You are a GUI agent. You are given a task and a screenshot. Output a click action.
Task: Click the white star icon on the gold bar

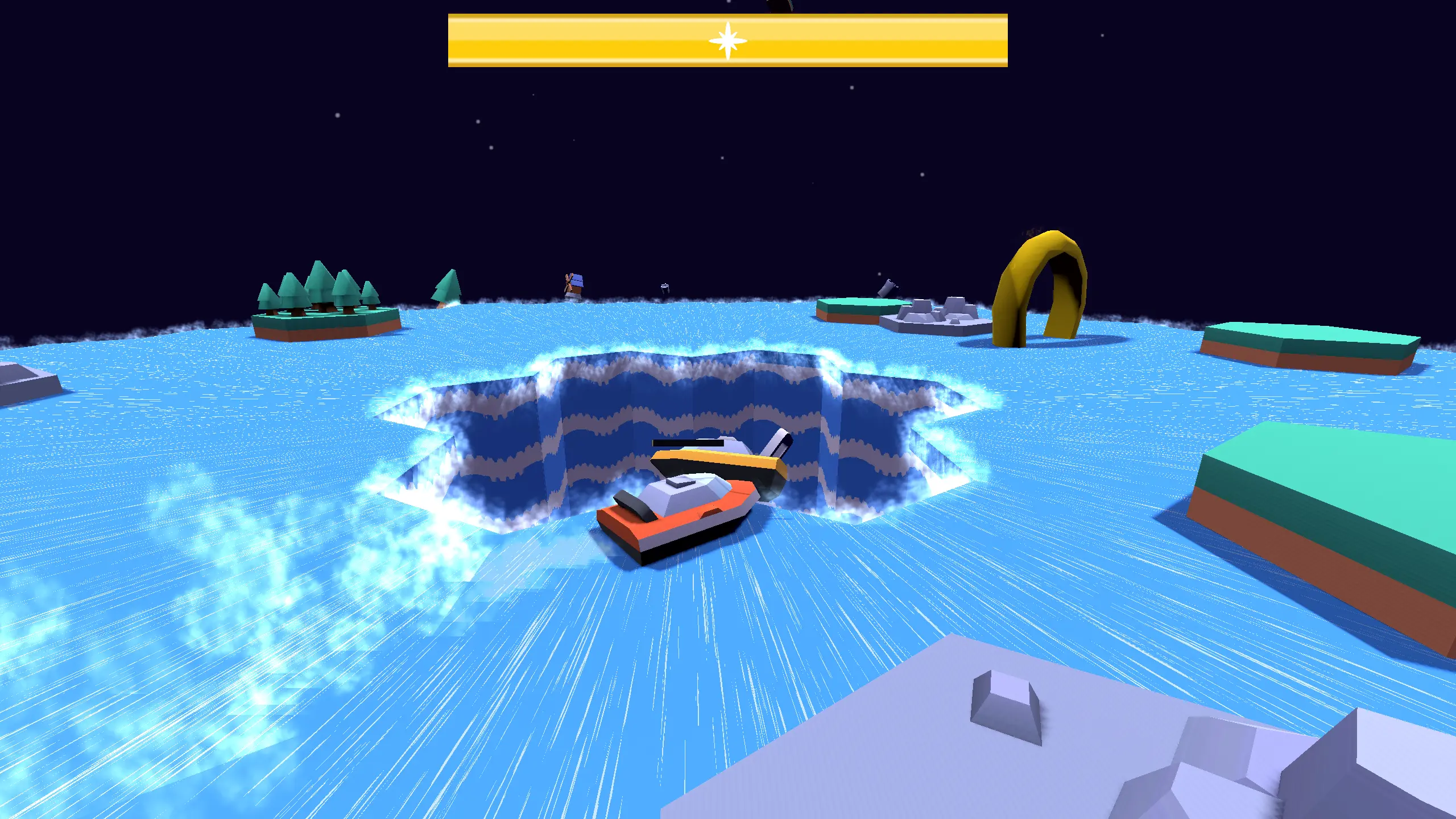click(727, 41)
